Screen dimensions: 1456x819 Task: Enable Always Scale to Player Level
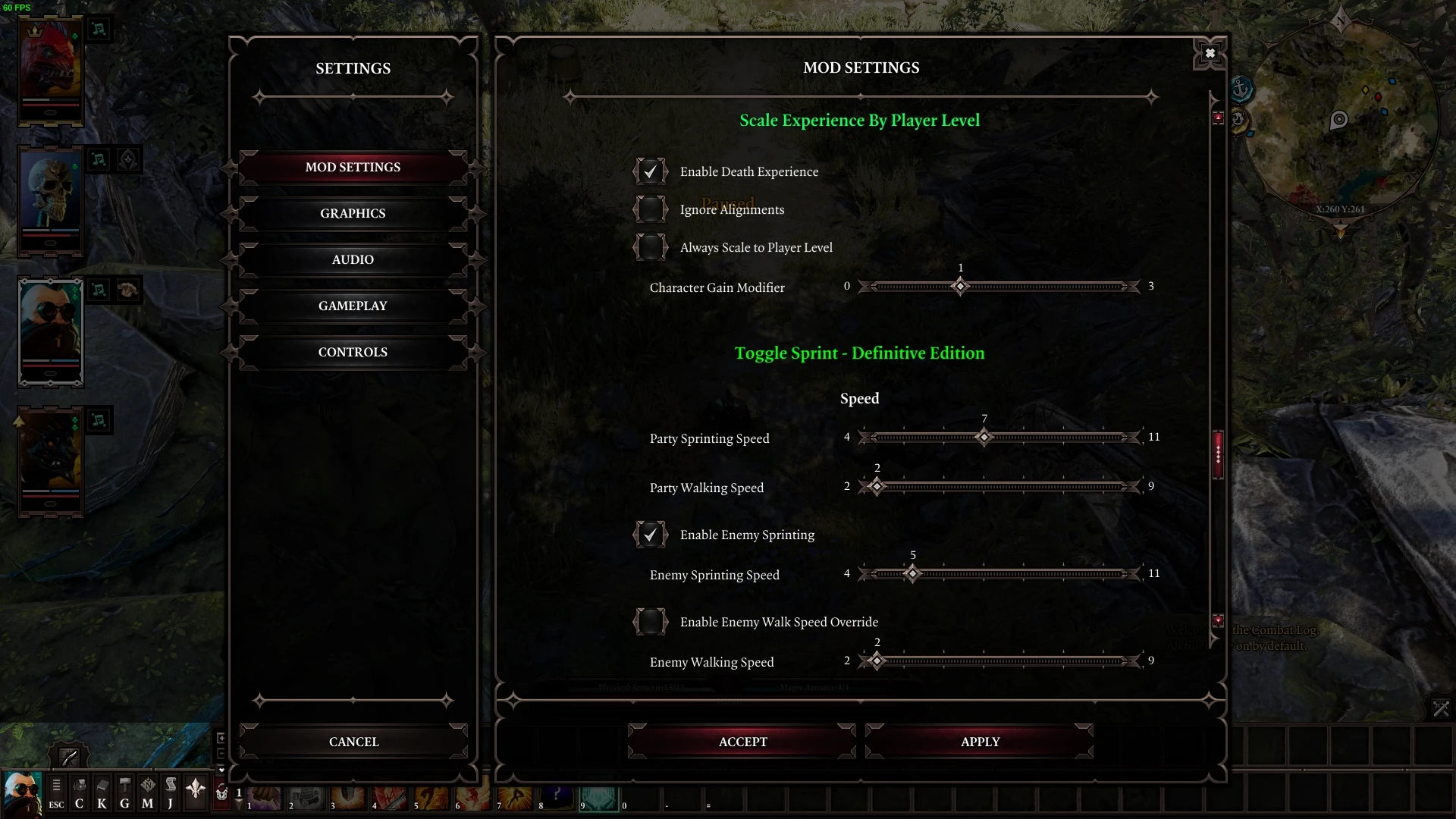(x=651, y=248)
